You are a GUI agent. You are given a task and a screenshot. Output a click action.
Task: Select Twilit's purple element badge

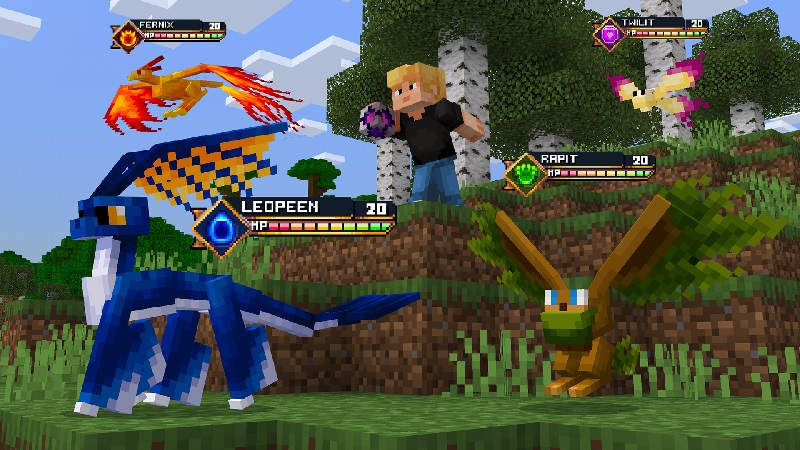pyautogui.click(x=609, y=34)
